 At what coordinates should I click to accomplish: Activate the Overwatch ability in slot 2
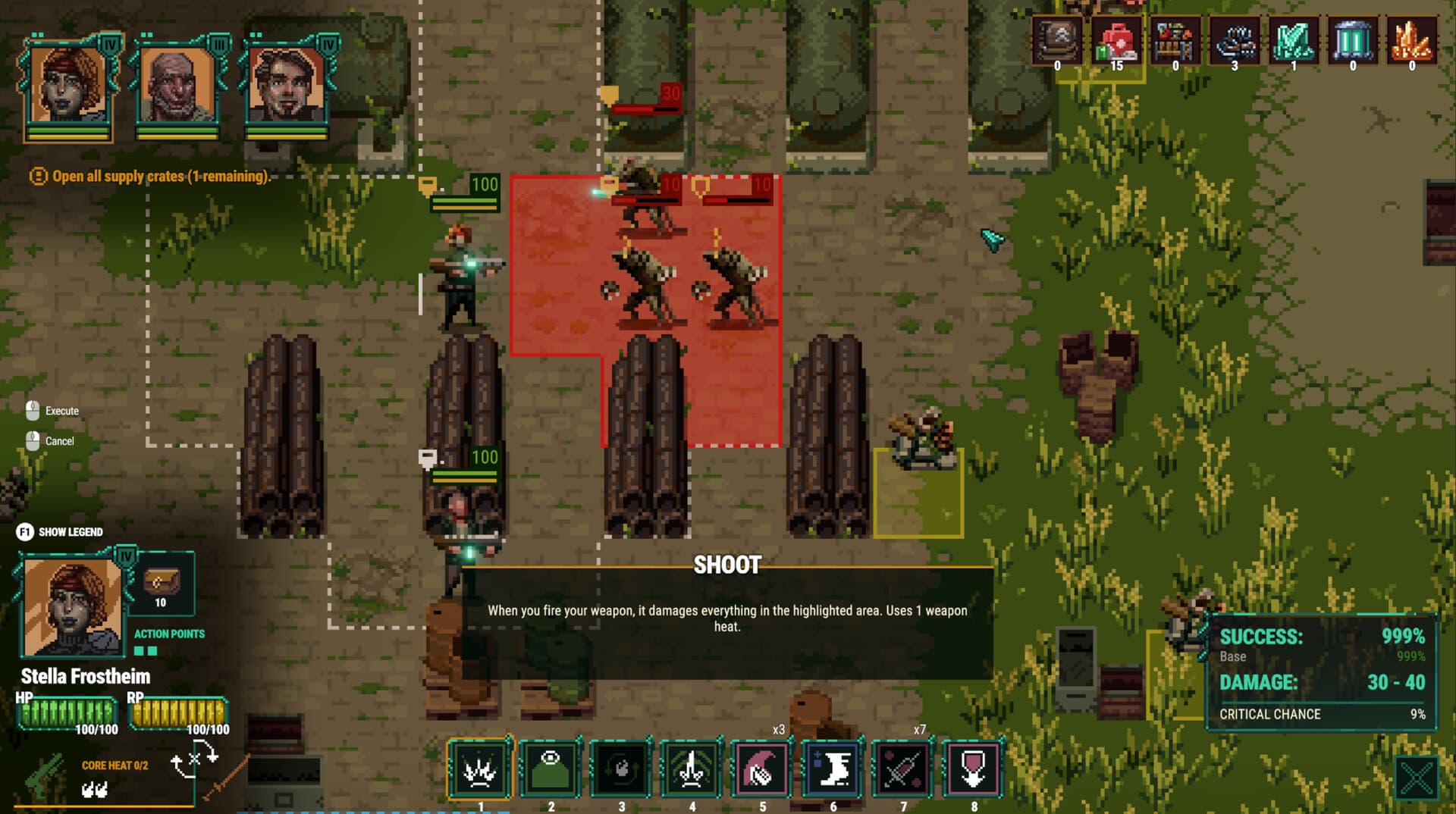[x=550, y=769]
